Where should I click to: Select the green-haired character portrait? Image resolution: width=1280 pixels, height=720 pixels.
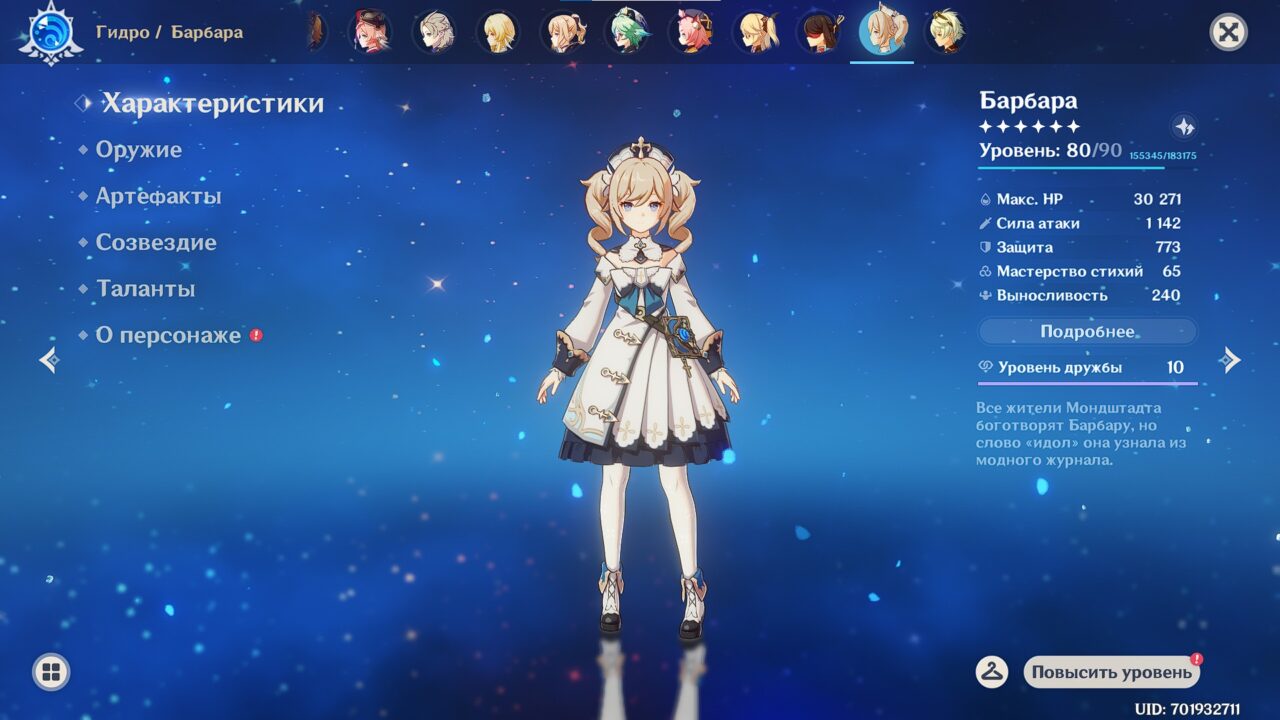628,32
